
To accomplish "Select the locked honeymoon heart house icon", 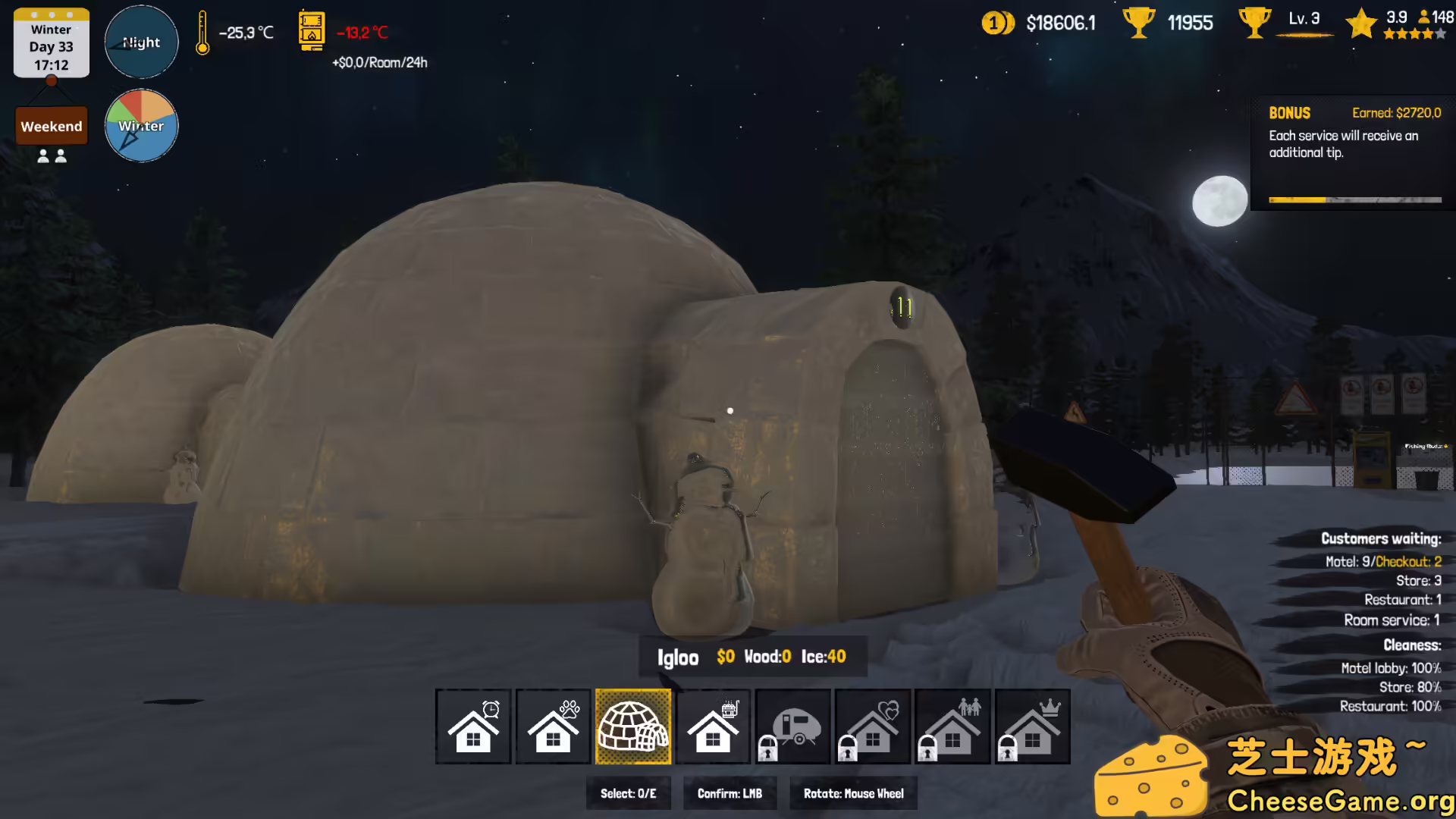I will point(874,726).
